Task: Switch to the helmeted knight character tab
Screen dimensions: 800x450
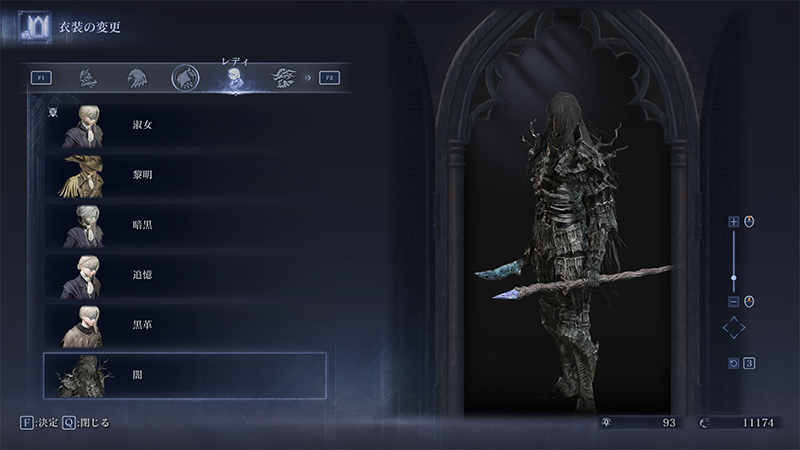Action: 89,77
